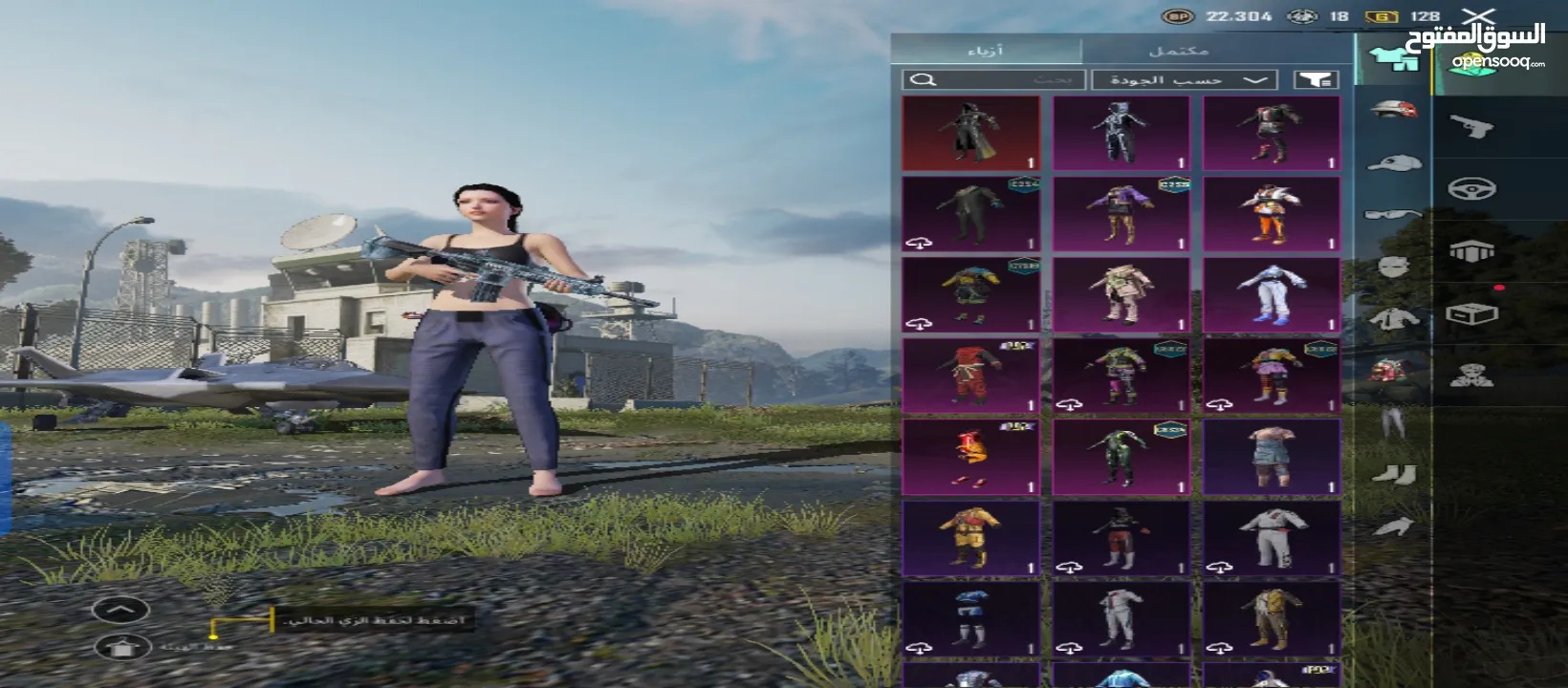Open the shoes category

point(1393,472)
